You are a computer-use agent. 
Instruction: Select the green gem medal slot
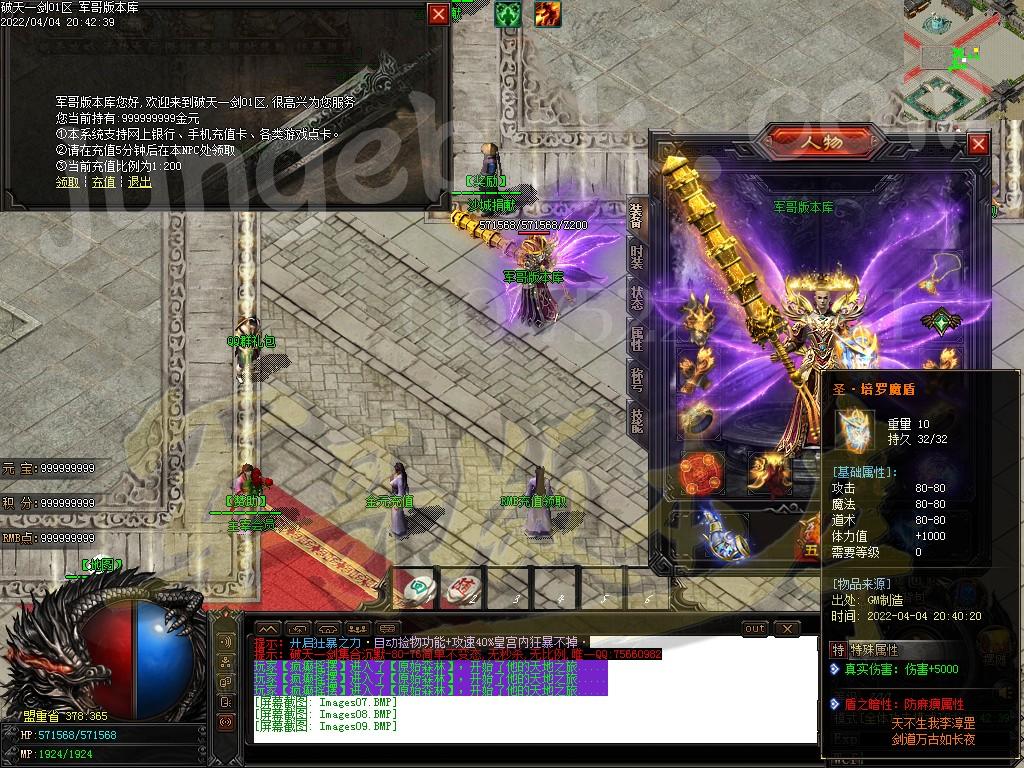click(x=940, y=321)
